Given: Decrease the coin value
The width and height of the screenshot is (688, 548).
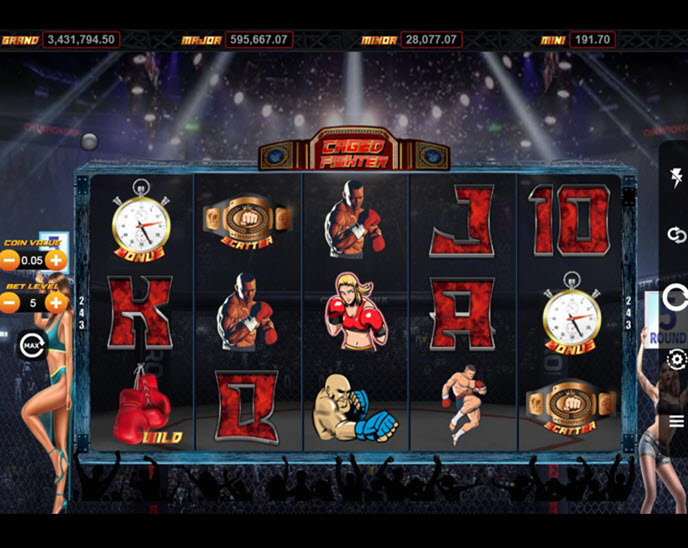Looking at the screenshot, I should coord(9,260).
